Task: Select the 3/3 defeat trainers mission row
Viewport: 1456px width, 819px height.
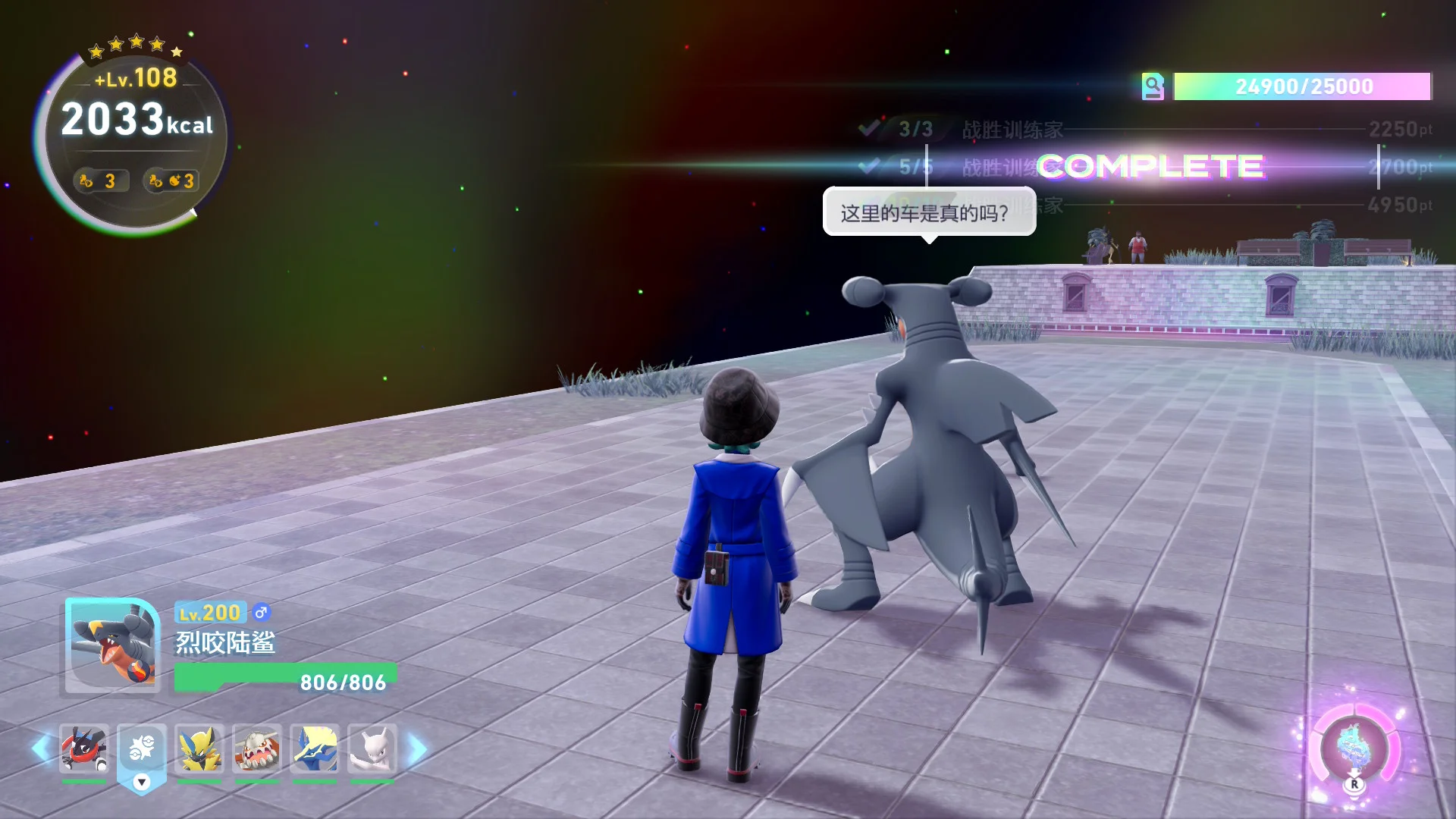Action: coord(1145,130)
